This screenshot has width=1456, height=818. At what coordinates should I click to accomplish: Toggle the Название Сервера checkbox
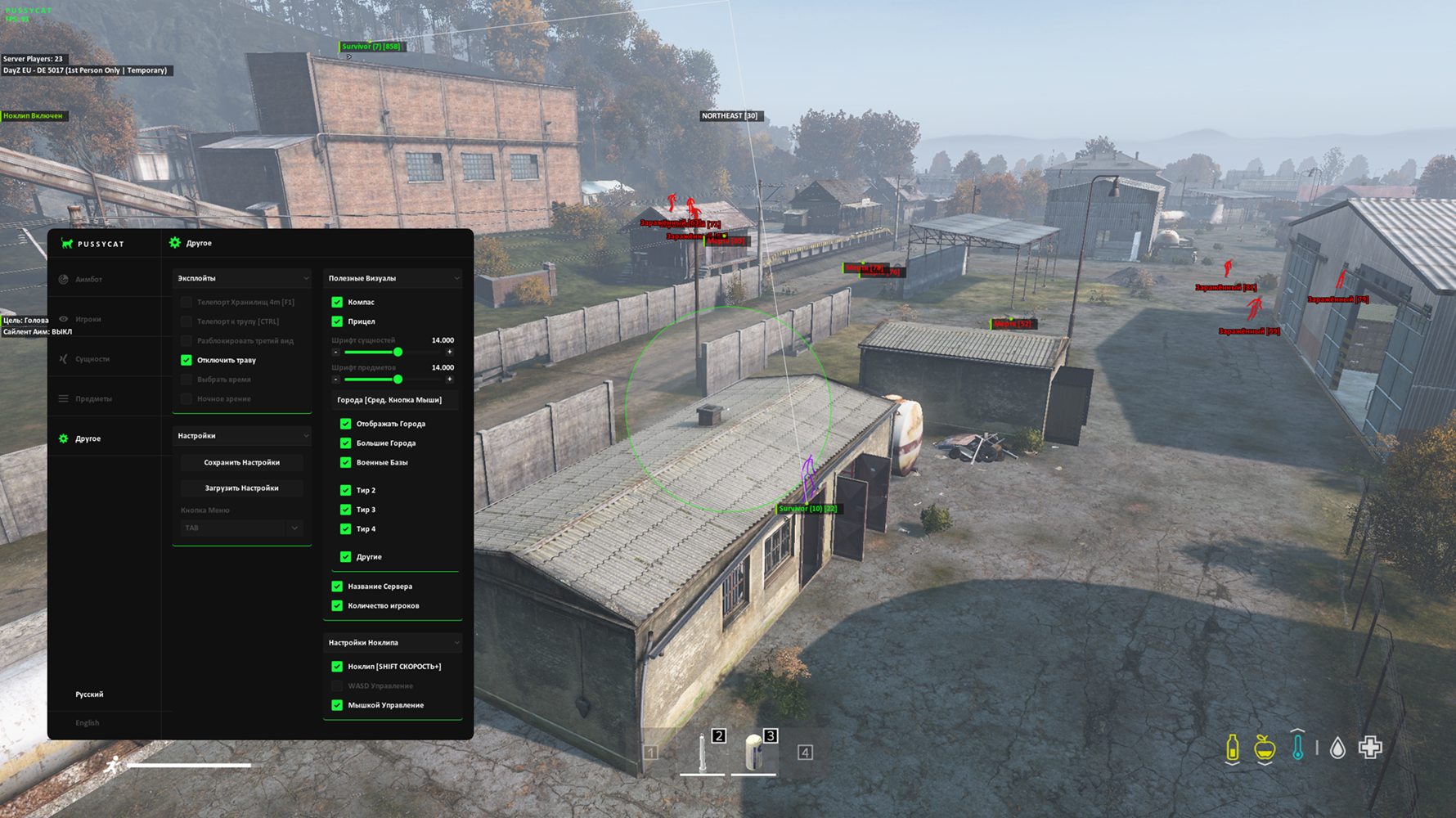pyautogui.click(x=337, y=587)
